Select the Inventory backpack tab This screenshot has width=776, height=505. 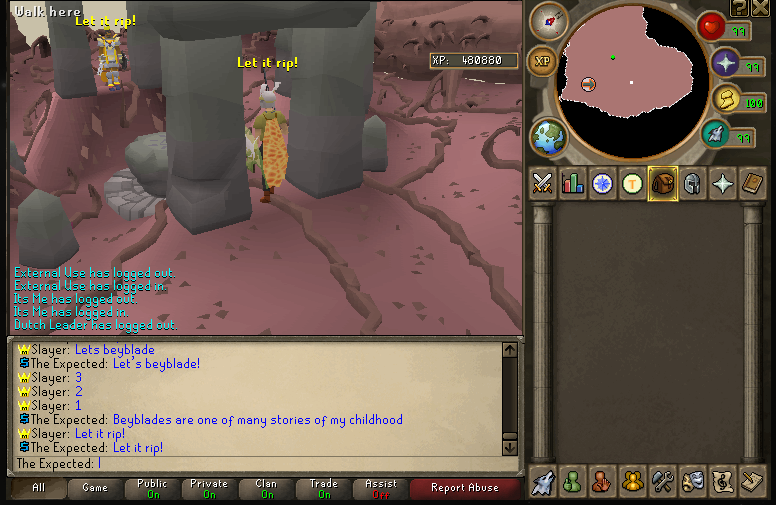click(x=662, y=183)
